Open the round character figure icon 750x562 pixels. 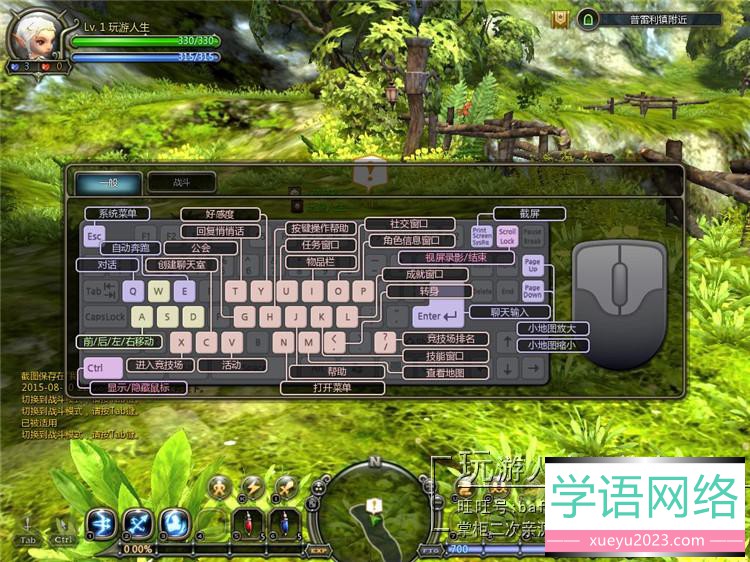[x=220, y=487]
